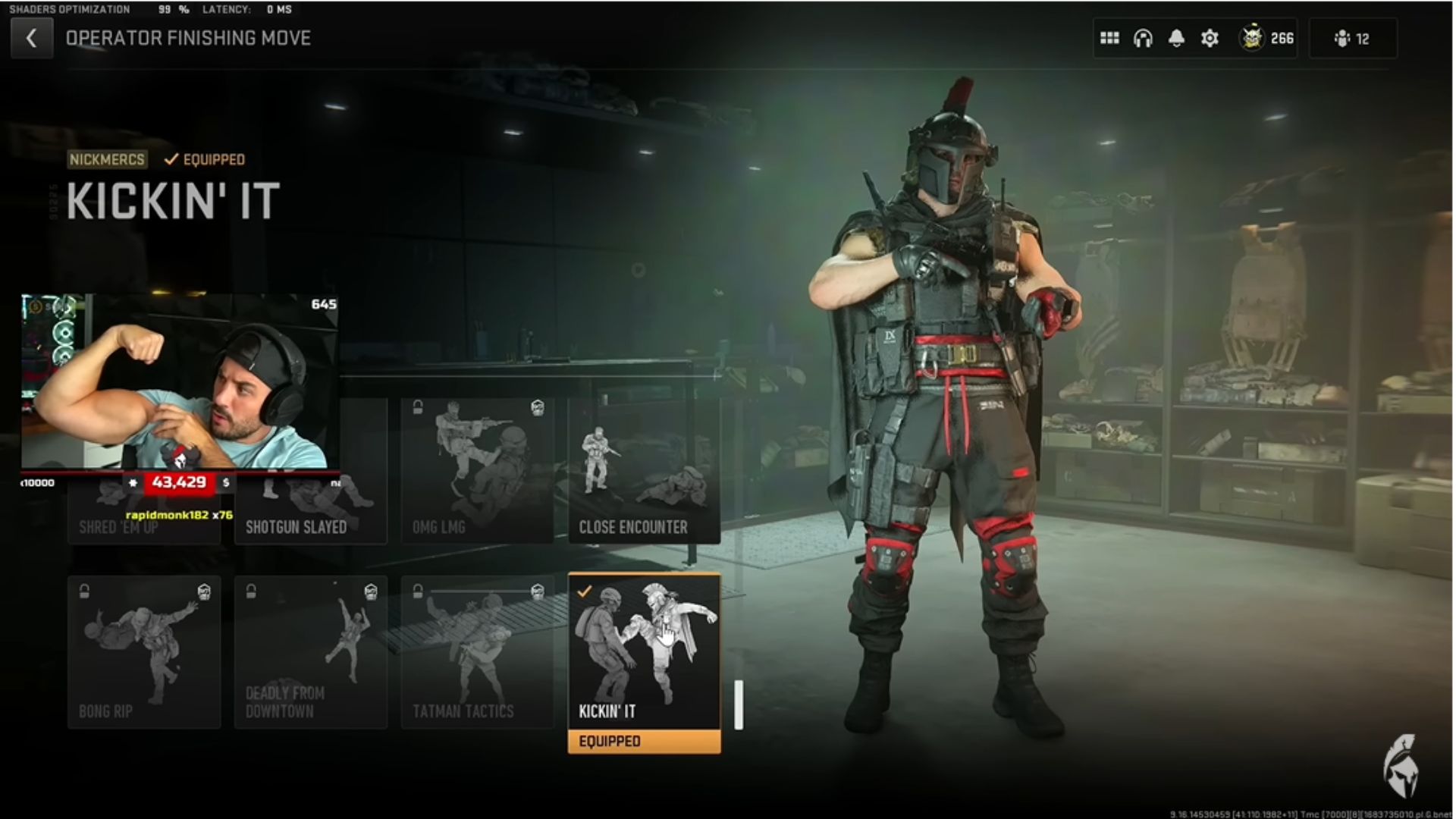
Task: Go back using the arrow button
Action: tap(31, 39)
